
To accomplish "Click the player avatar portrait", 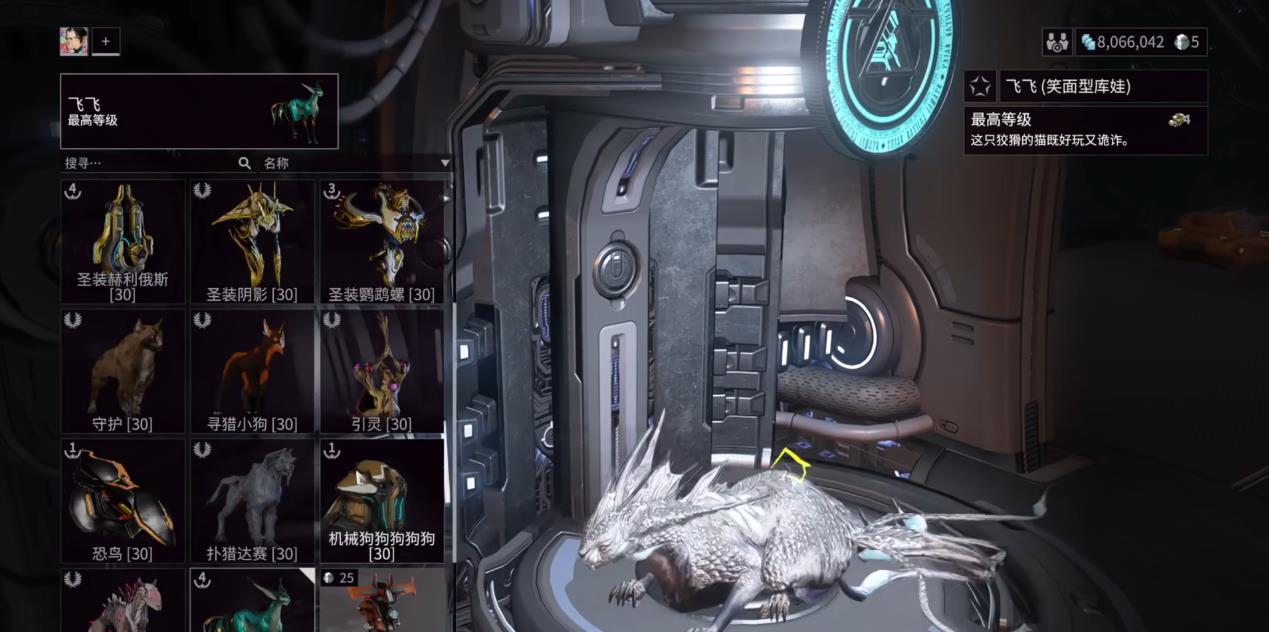I will (74, 41).
